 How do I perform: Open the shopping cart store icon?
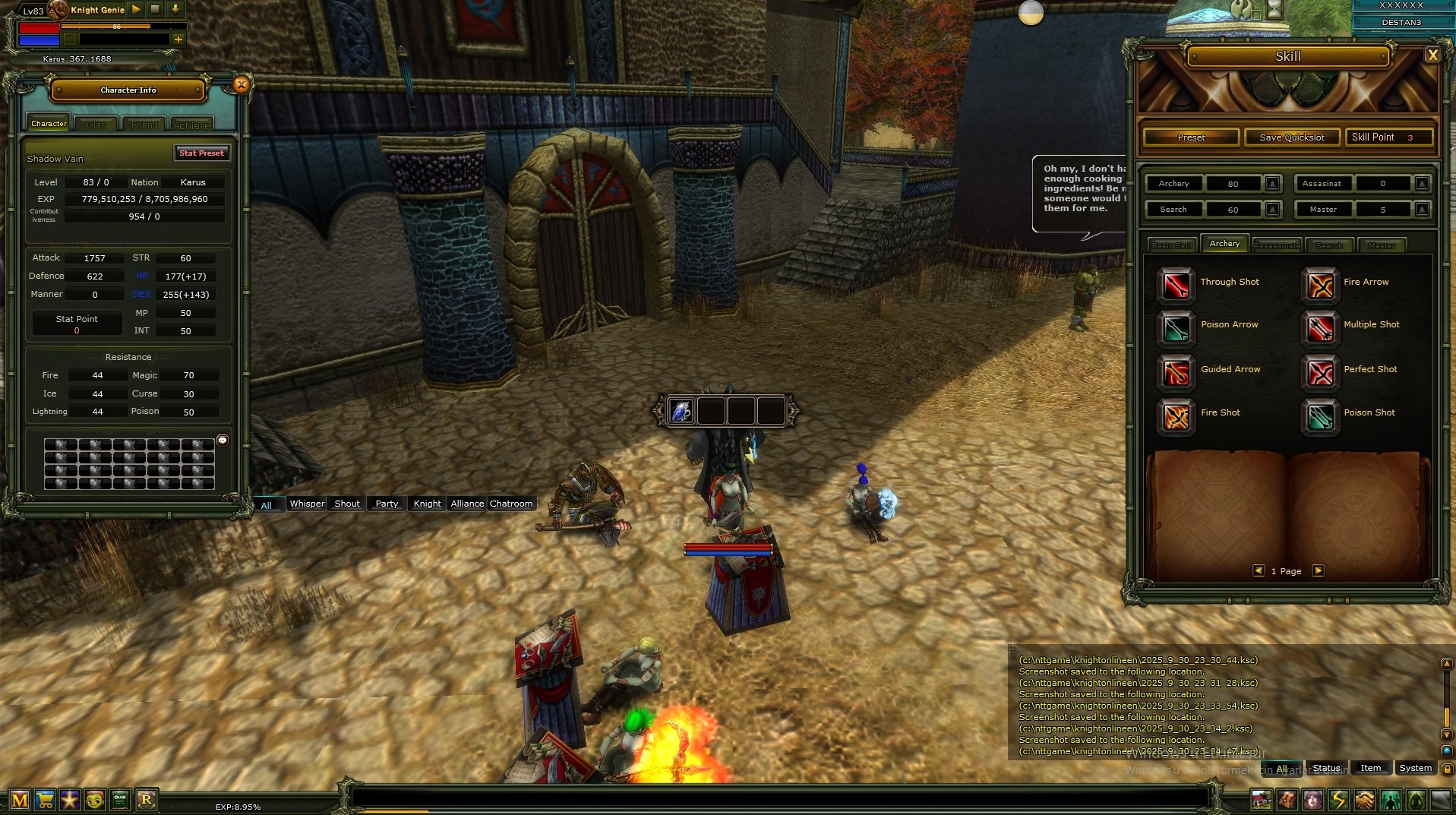click(x=45, y=800)
